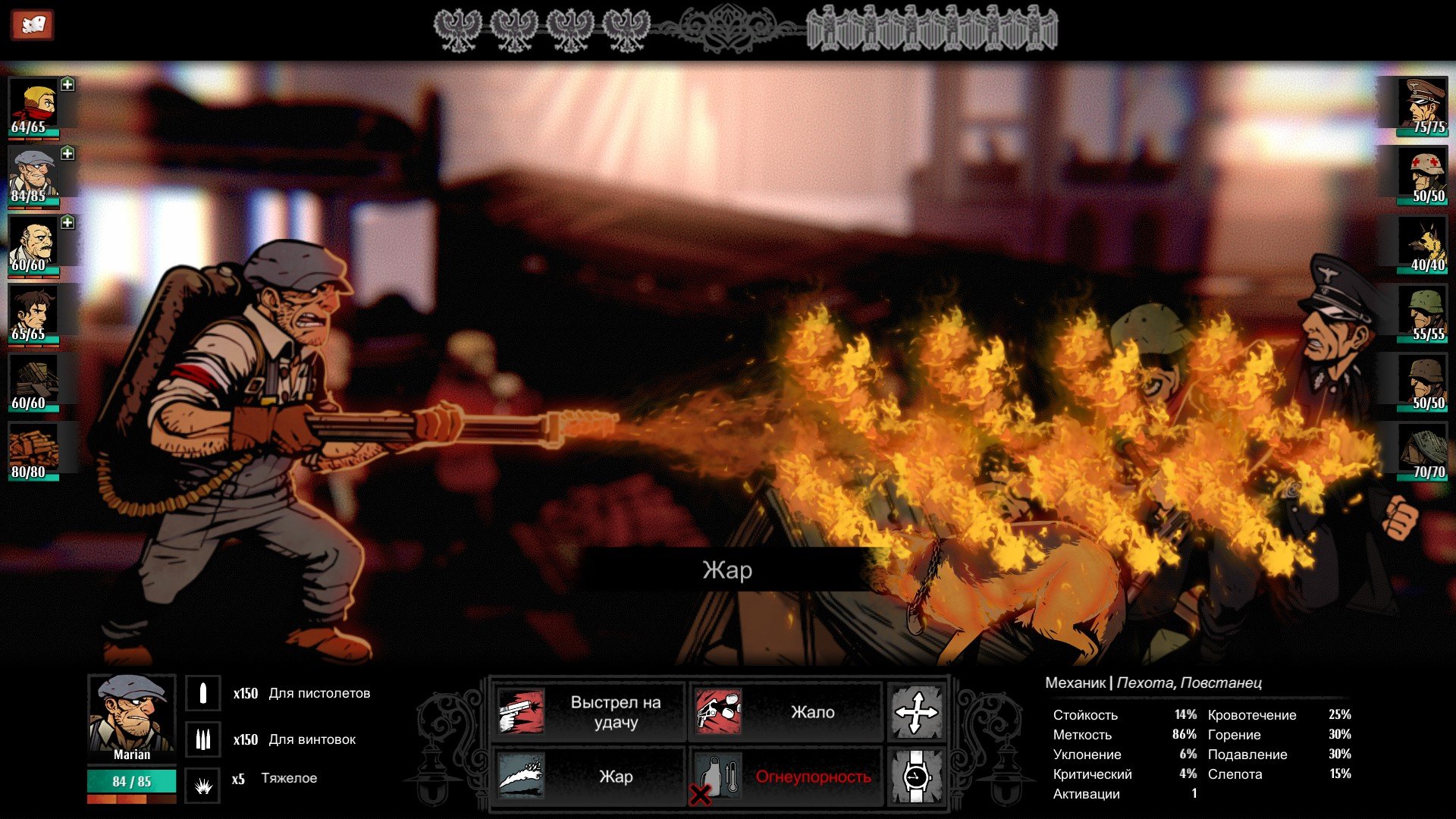Select the "Выстрел на удачу" skill
The height and width of the screenshot is (819, 1456).
point(588,712)
